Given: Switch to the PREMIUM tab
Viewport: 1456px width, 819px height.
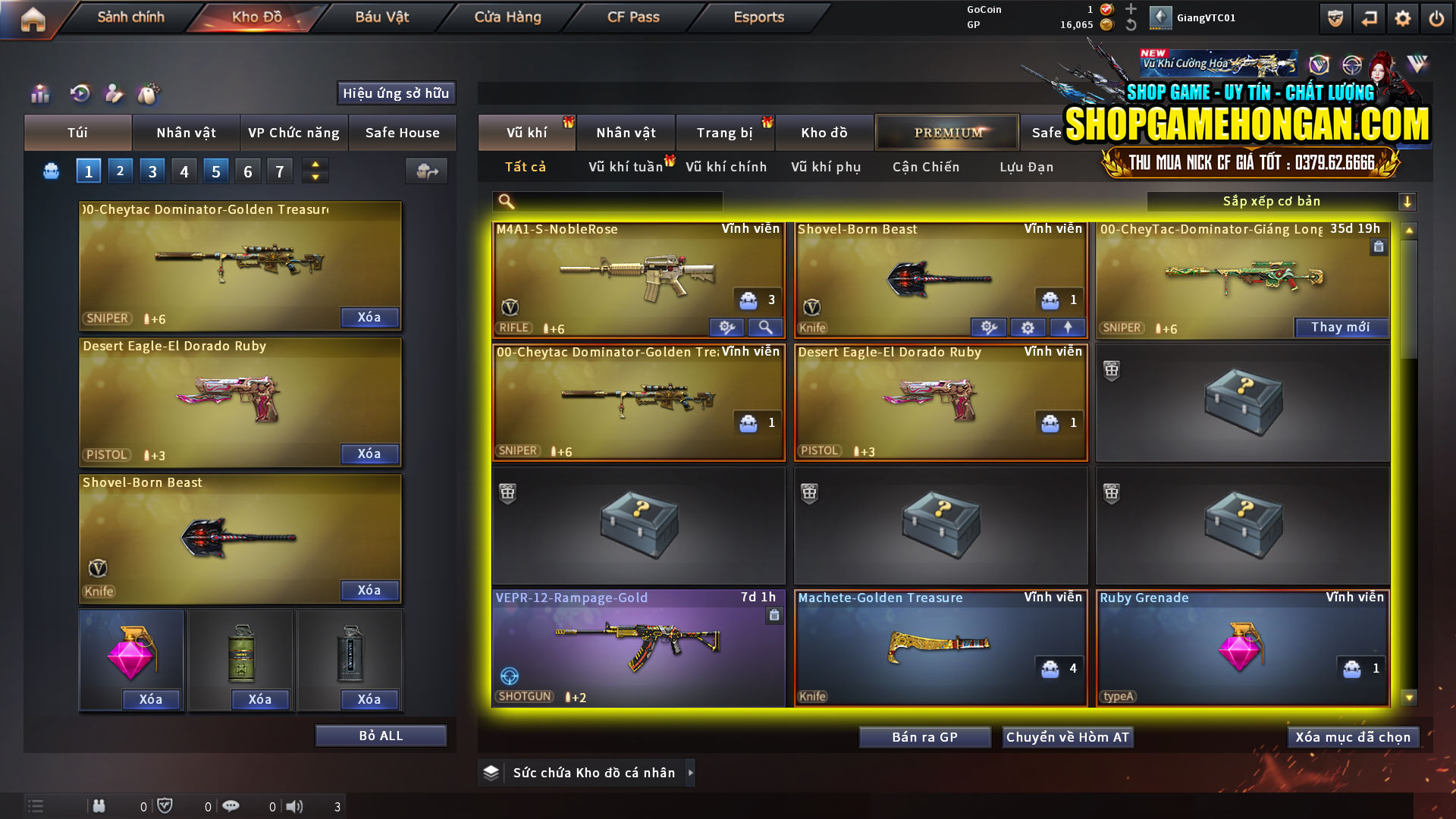Looking at the screenshot, I should (x=946, y=132).
